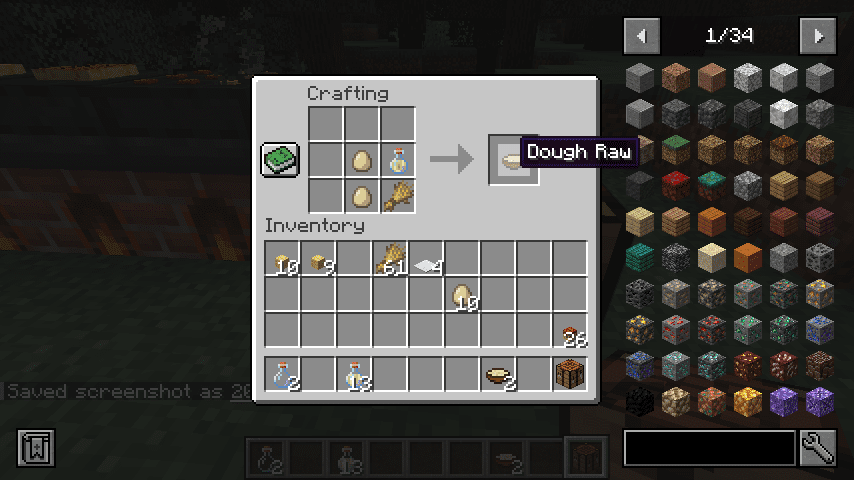Open the green recipe book
854x480 pixels.
pyautogui.click(x=280, y=160)
